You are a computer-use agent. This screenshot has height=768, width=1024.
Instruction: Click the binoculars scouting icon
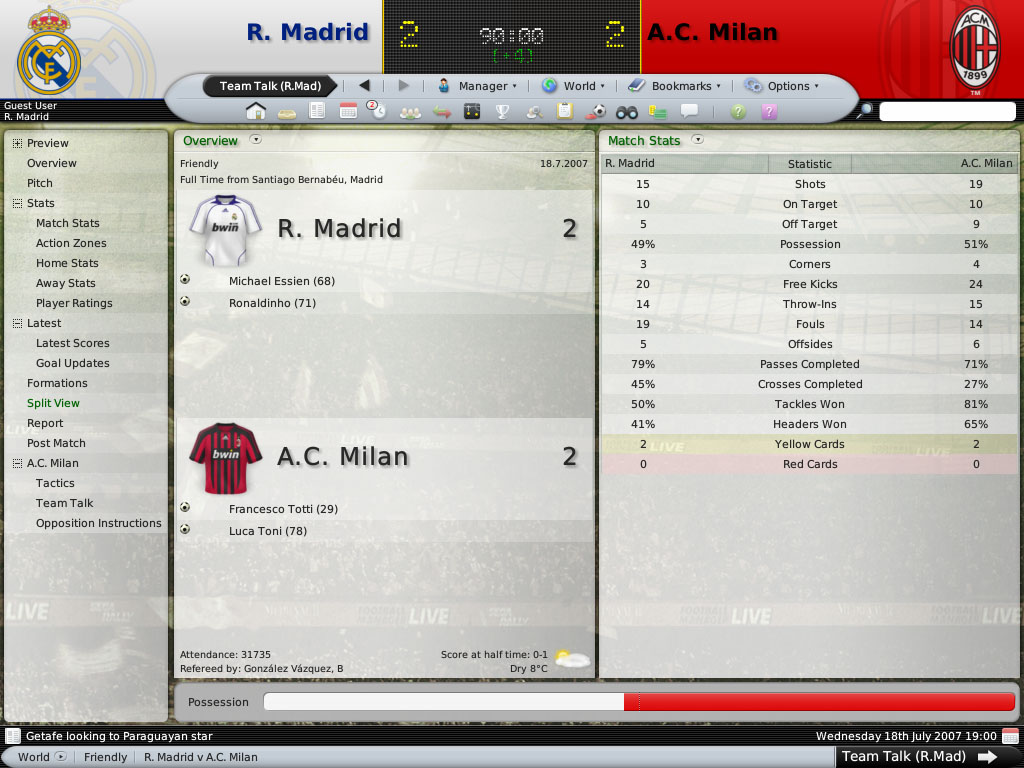(x=627, y=111)
